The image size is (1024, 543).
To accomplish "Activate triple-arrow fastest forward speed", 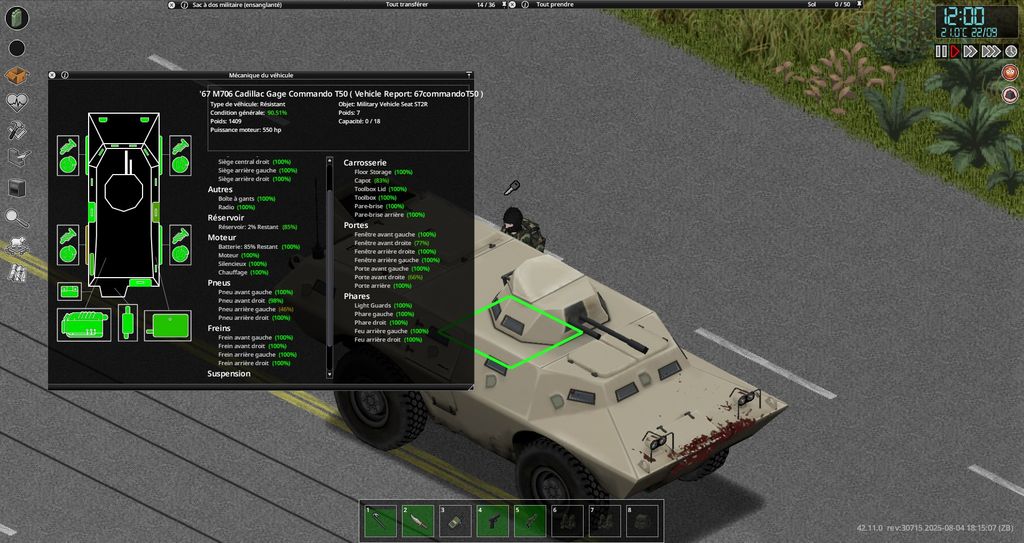I will 991,51.
